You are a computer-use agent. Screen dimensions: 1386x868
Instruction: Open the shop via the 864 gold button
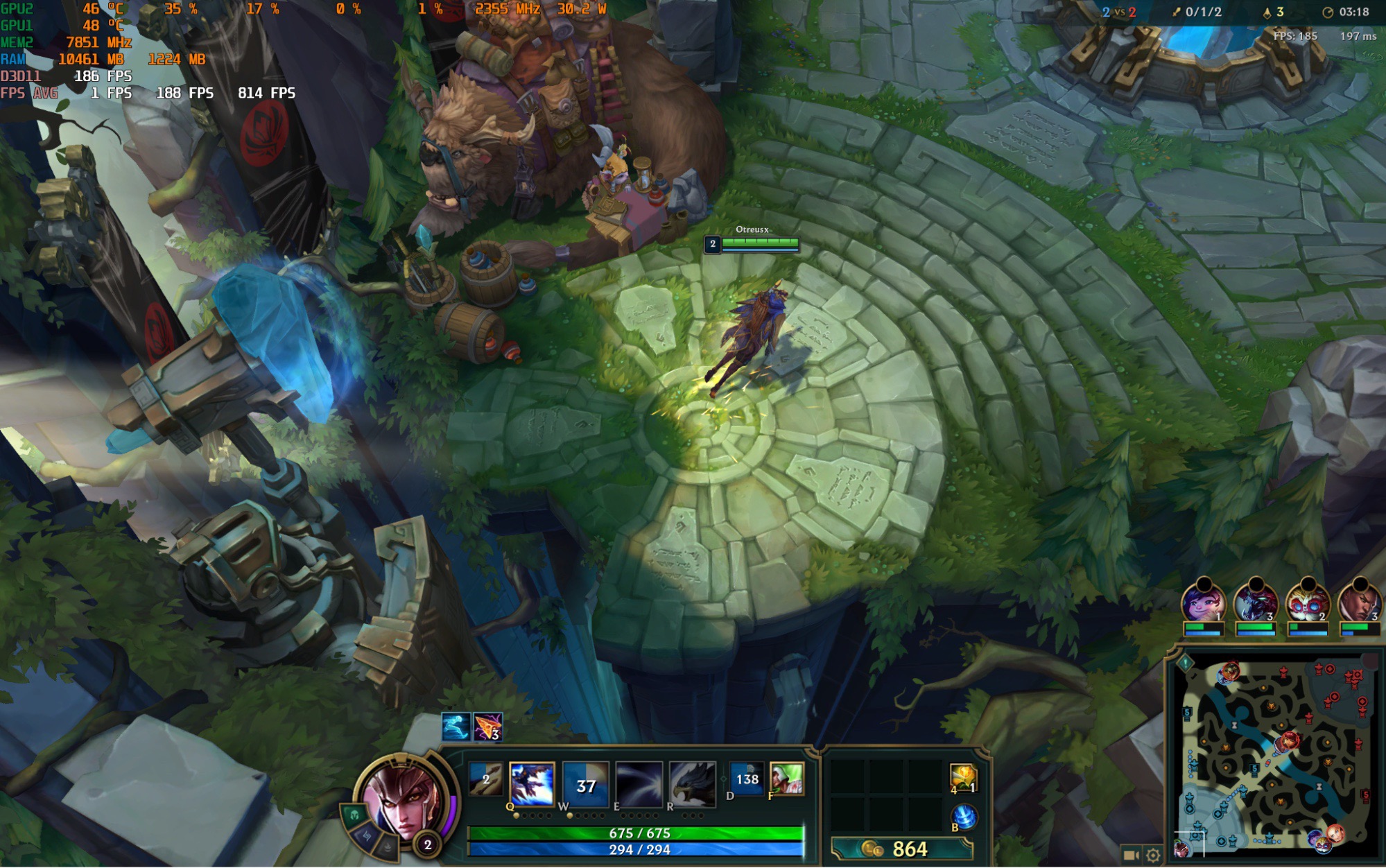(x=902, y=849)
